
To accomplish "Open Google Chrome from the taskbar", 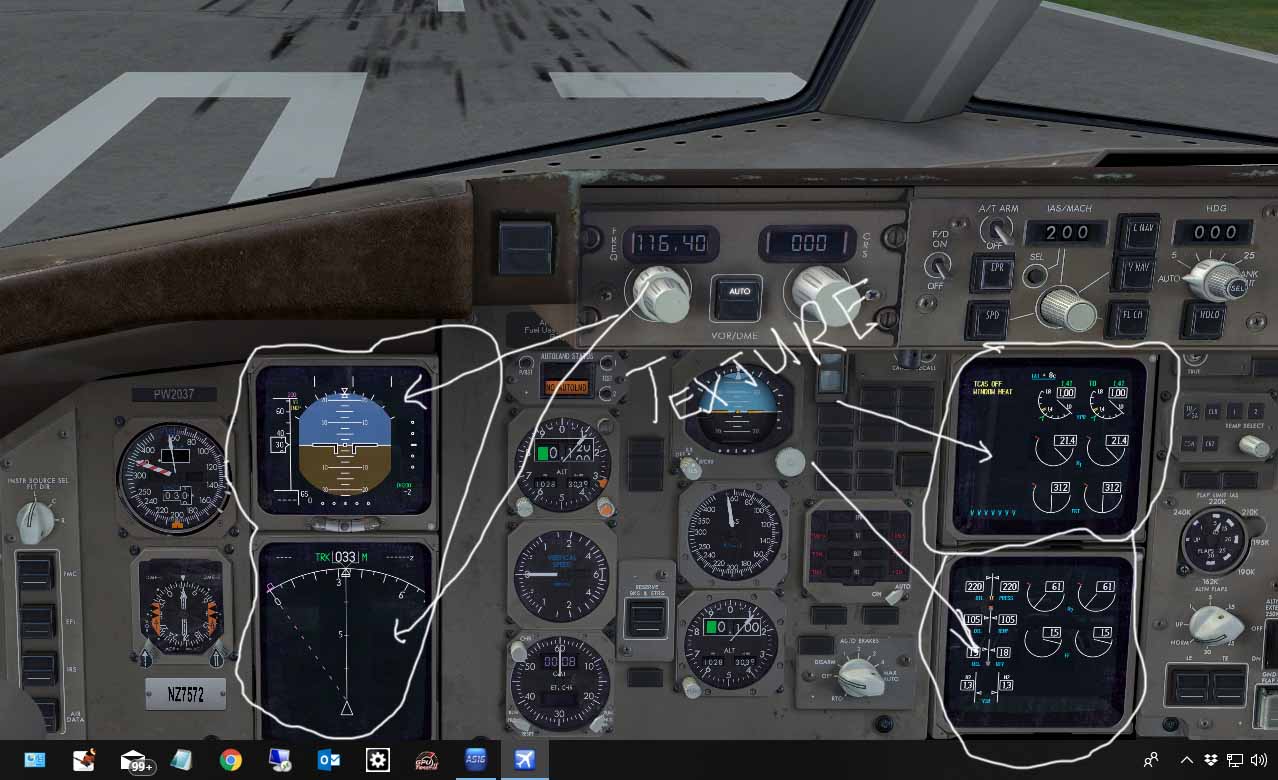I will pyautogui.click(x=231, y=760).
